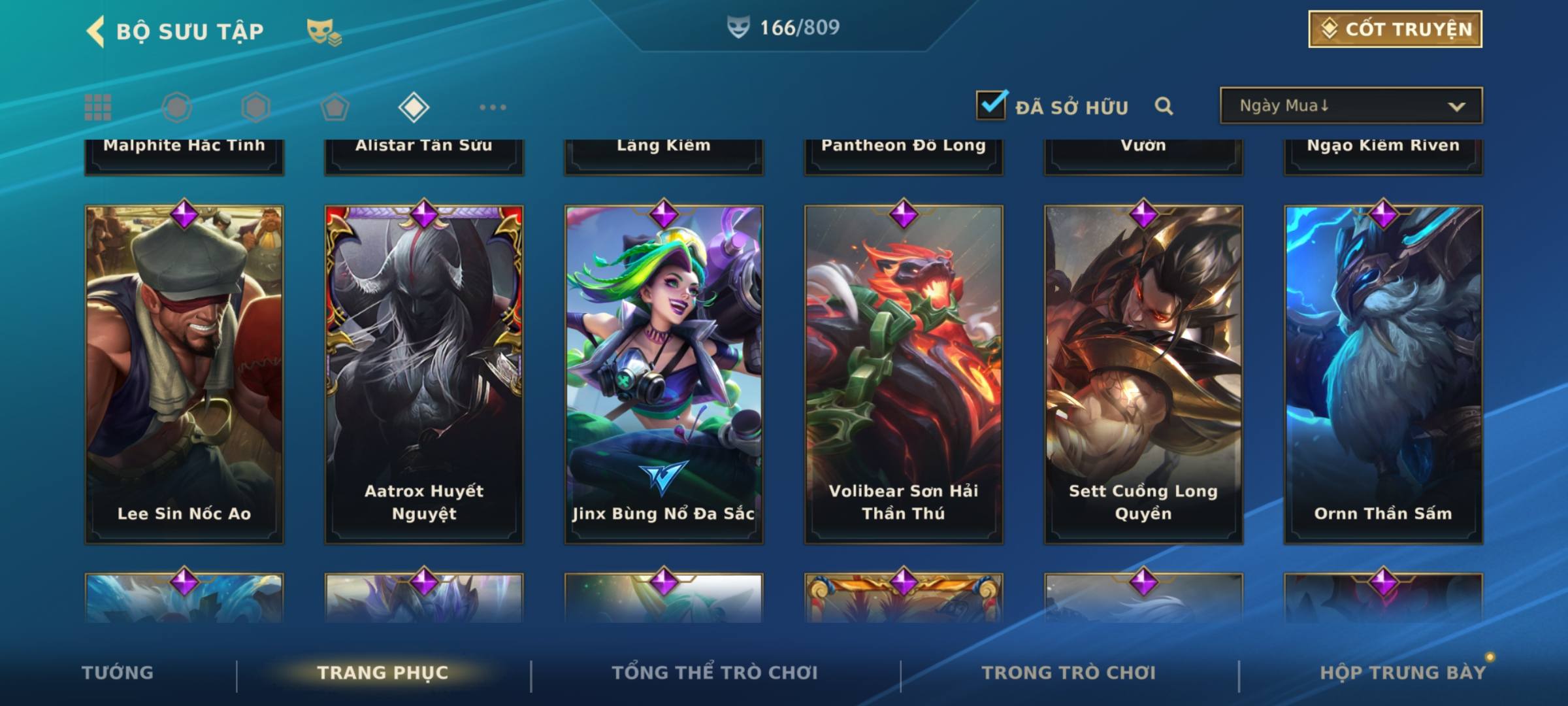Go to the Hộp Trưng Bày tab
Screen dimensions: 1568x706
(x=1403, y=673)
